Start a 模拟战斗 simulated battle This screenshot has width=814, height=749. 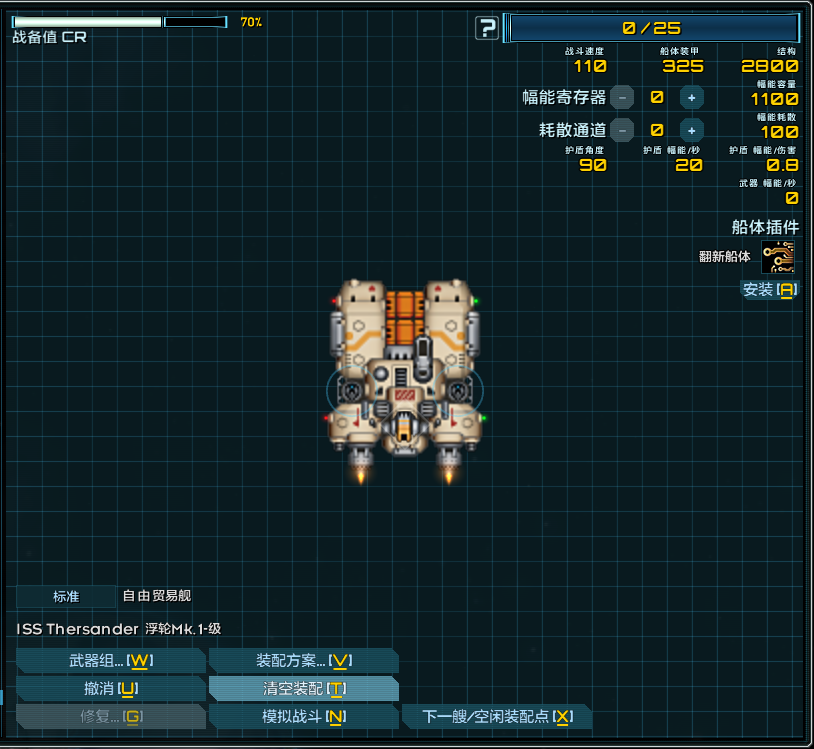pyautogui.click(x=303, y=717)
